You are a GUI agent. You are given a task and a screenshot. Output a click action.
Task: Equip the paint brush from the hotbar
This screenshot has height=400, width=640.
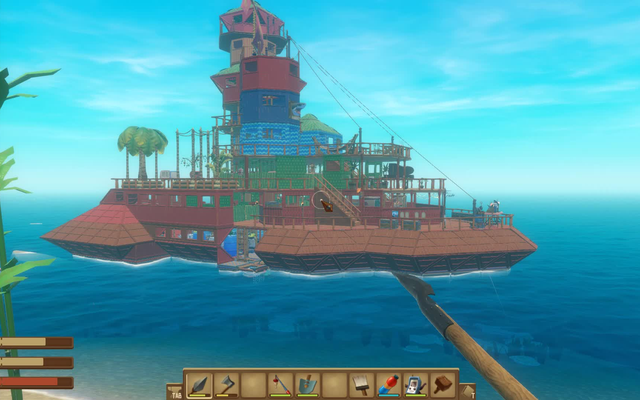tap(361, 384)
